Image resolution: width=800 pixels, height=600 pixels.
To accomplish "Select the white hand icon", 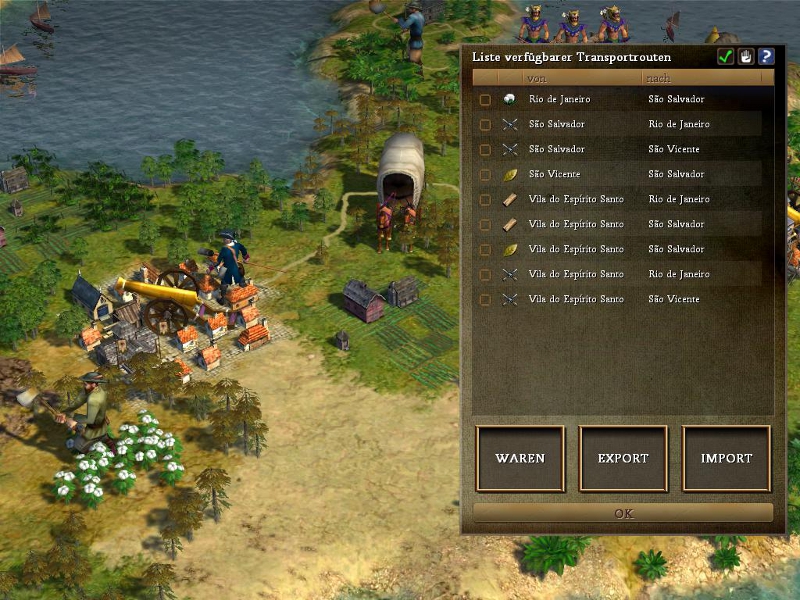I will coord(746,57).
